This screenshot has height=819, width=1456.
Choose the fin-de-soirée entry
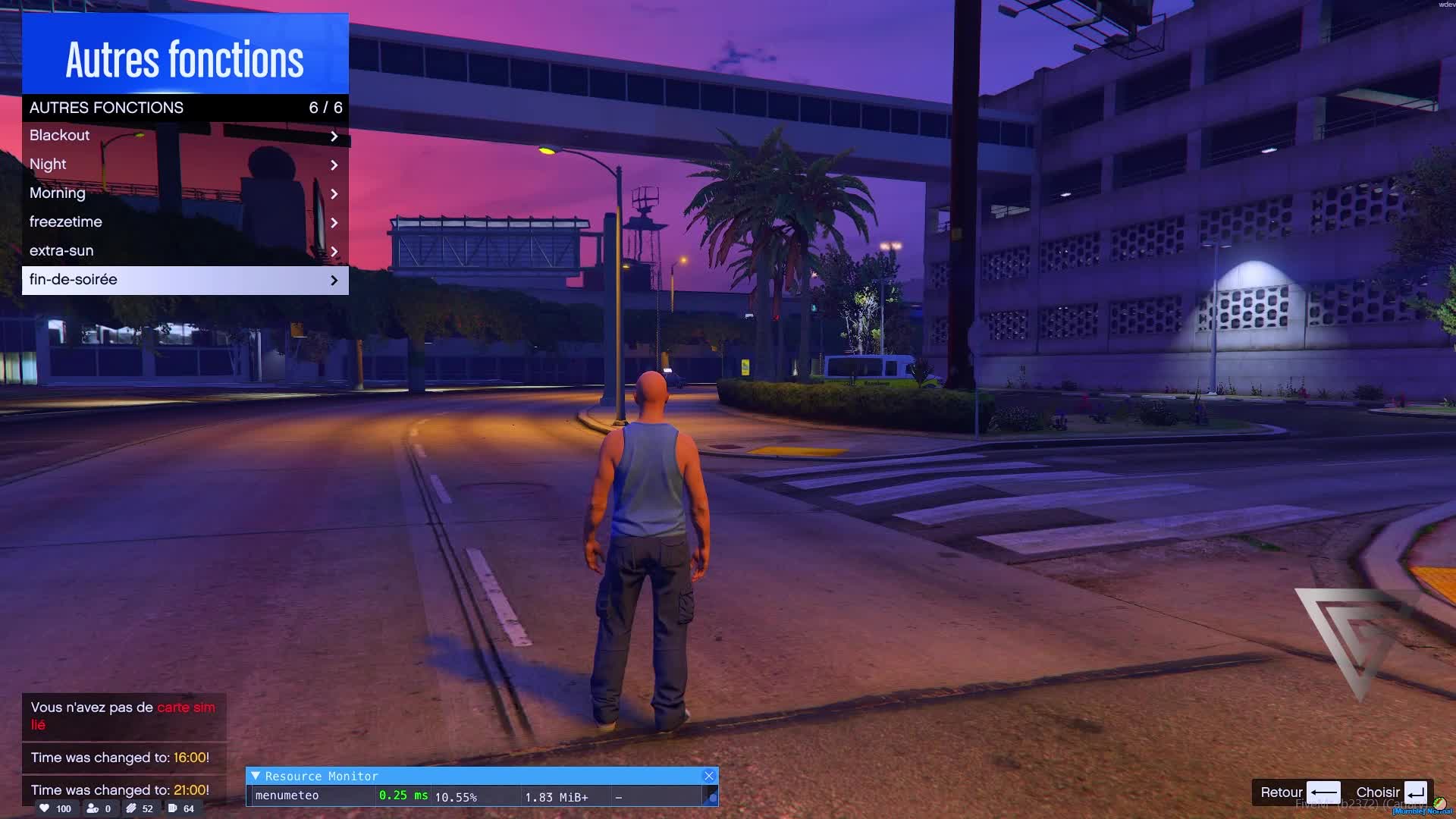[184, 280]
